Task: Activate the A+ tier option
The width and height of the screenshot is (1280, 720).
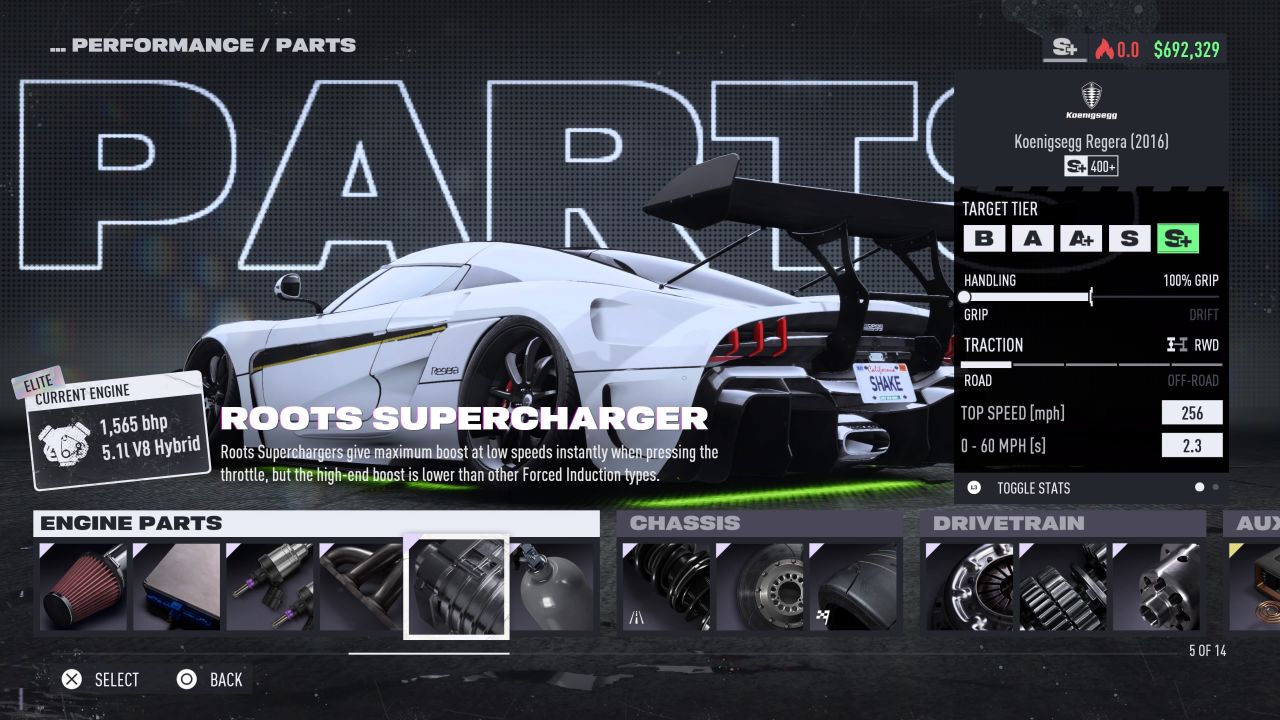Action: (x=1081, y=238)
